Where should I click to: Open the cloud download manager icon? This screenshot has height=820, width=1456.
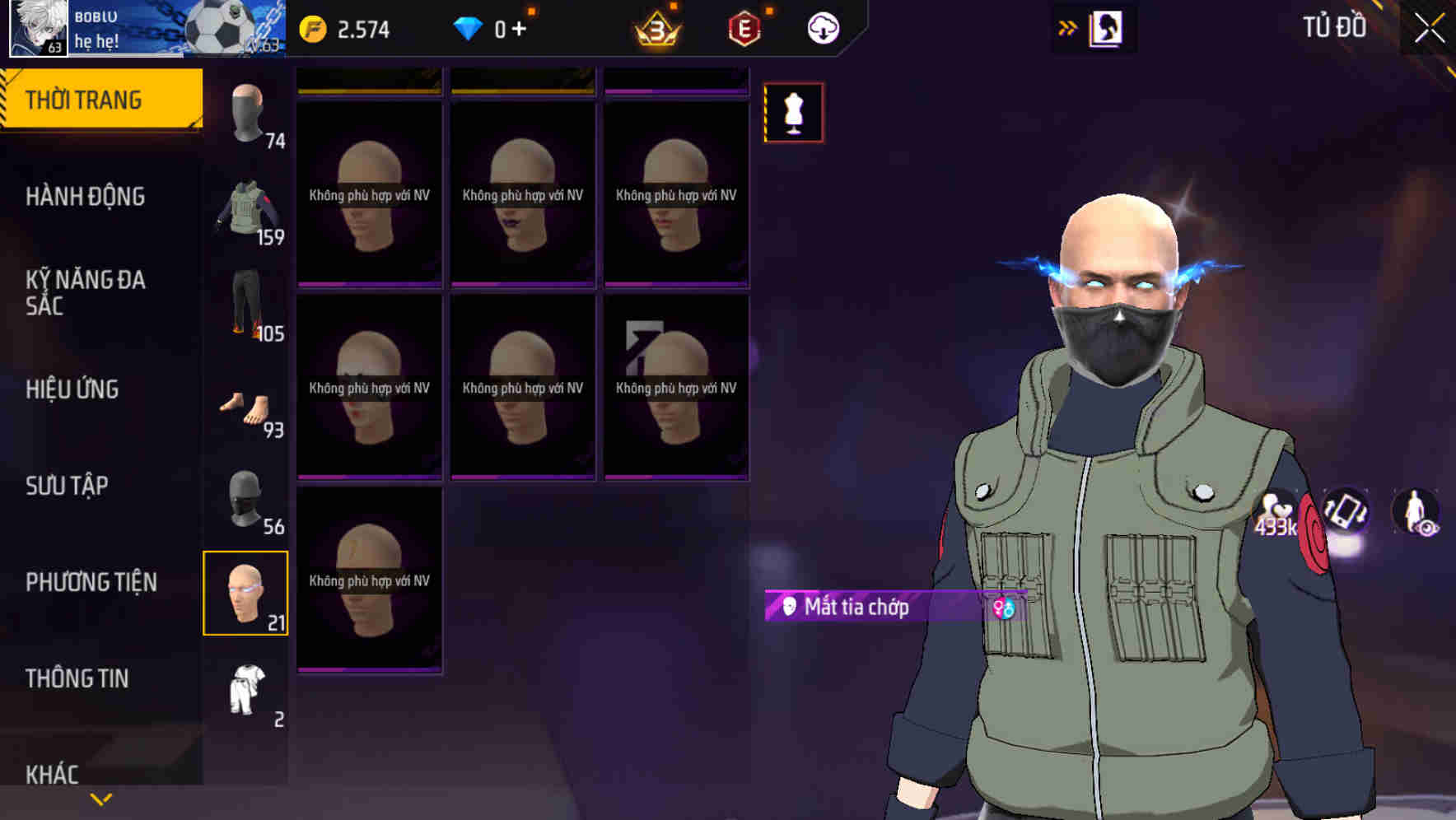pos(821,27)
